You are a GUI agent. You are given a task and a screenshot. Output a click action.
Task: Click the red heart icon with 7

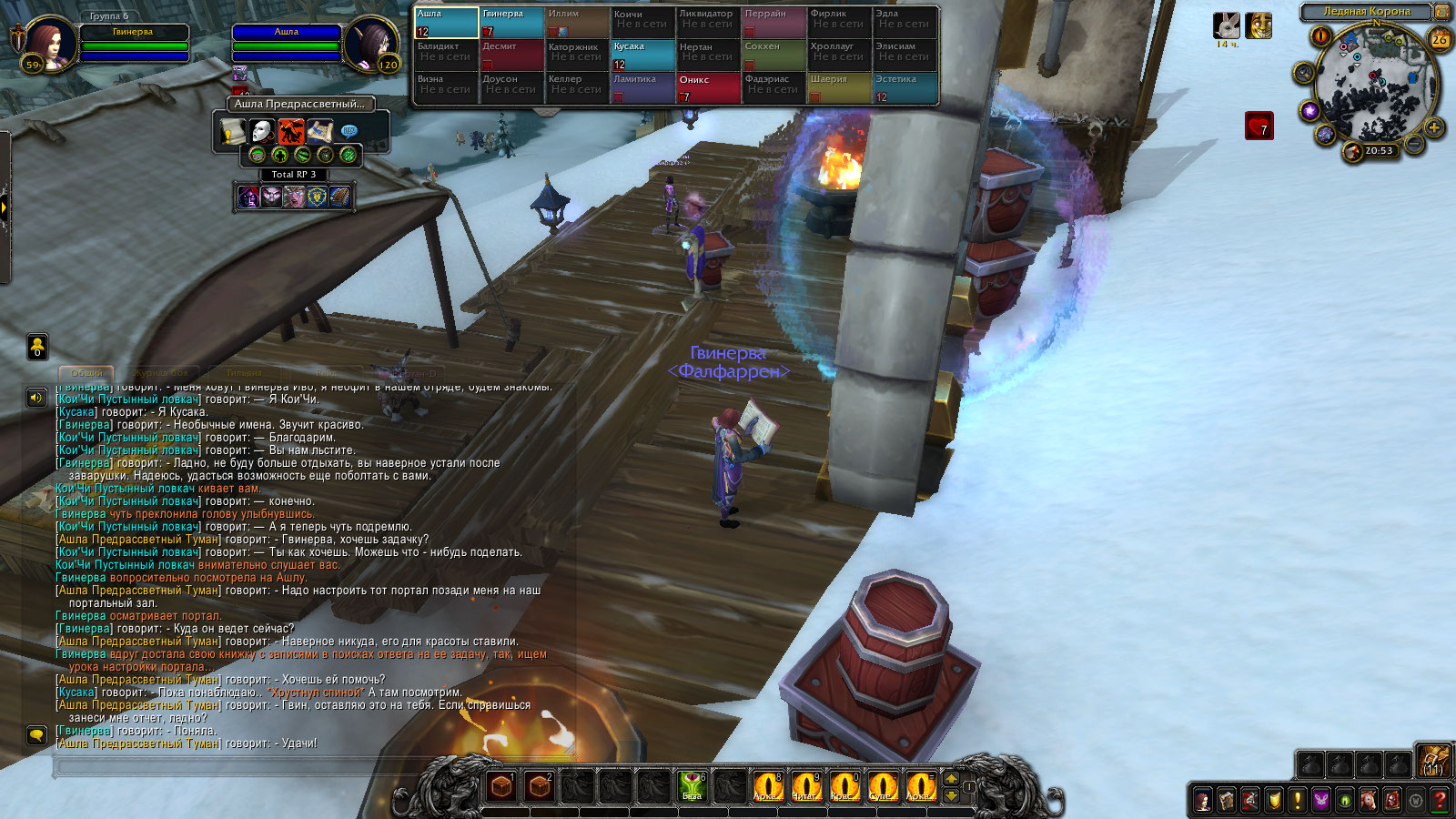pyautogui.click(x=1259, y=126)
